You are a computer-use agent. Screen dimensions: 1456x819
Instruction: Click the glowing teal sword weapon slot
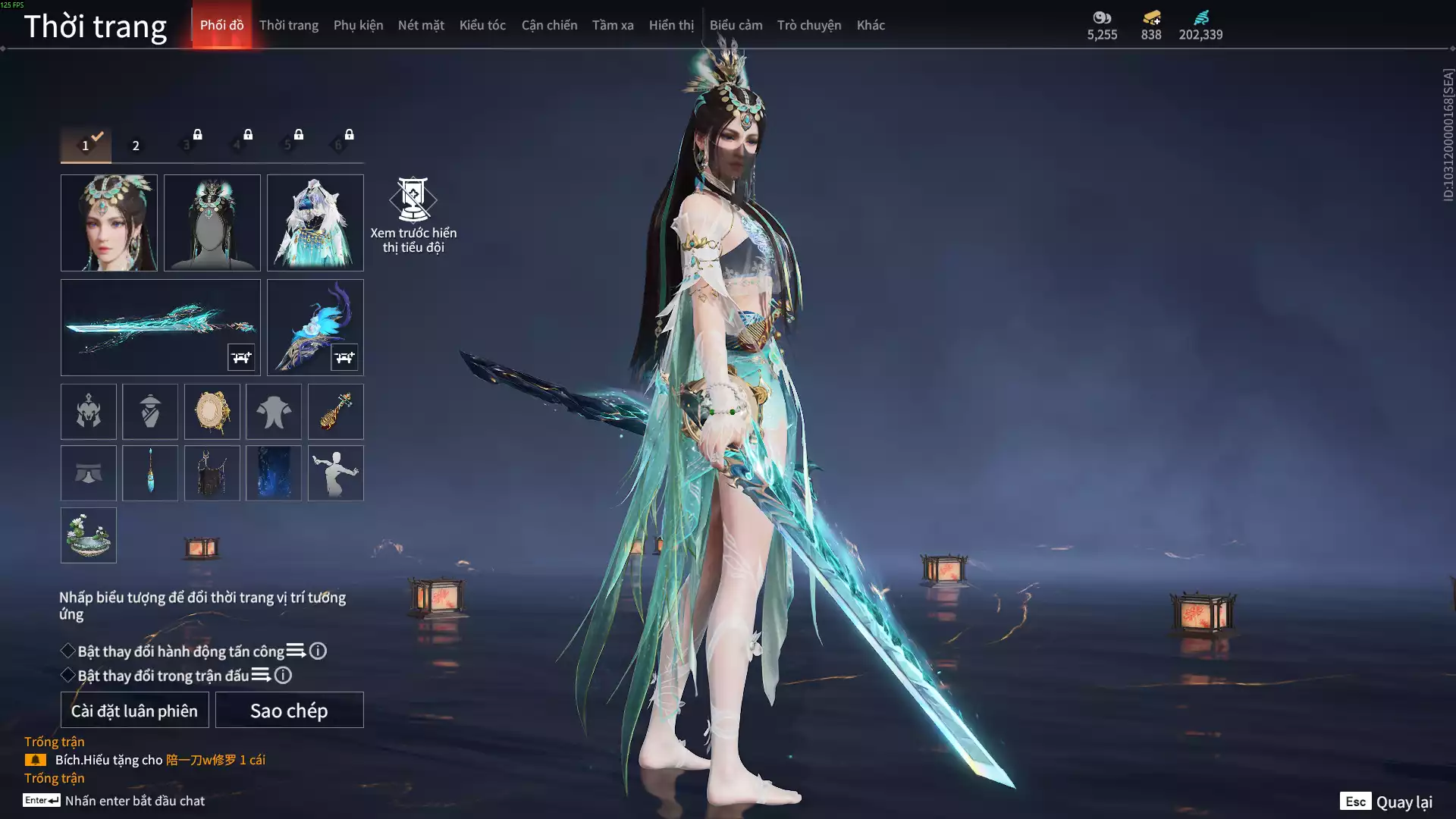160,327
